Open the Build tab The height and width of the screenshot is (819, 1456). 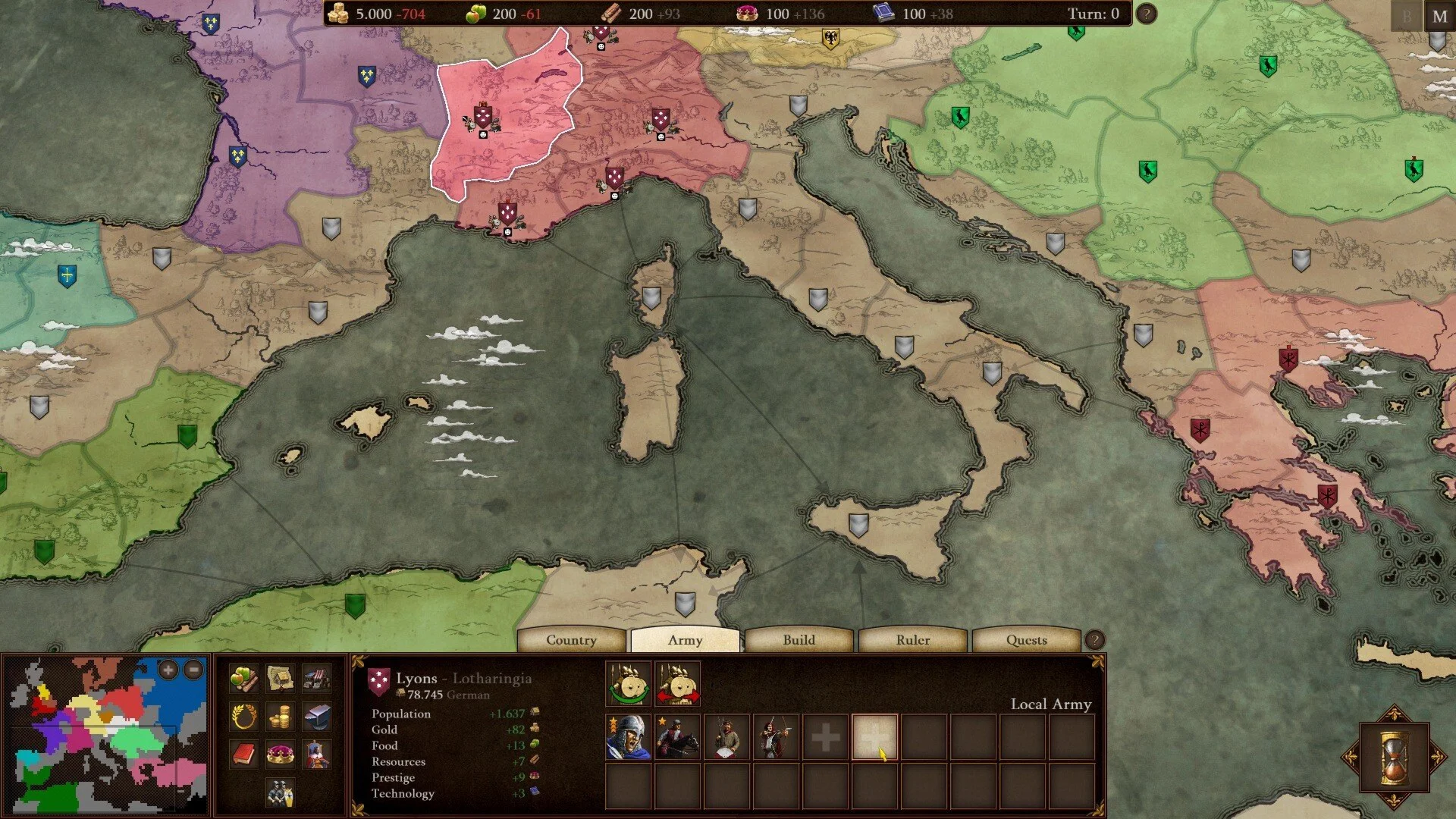pos(799,640)
